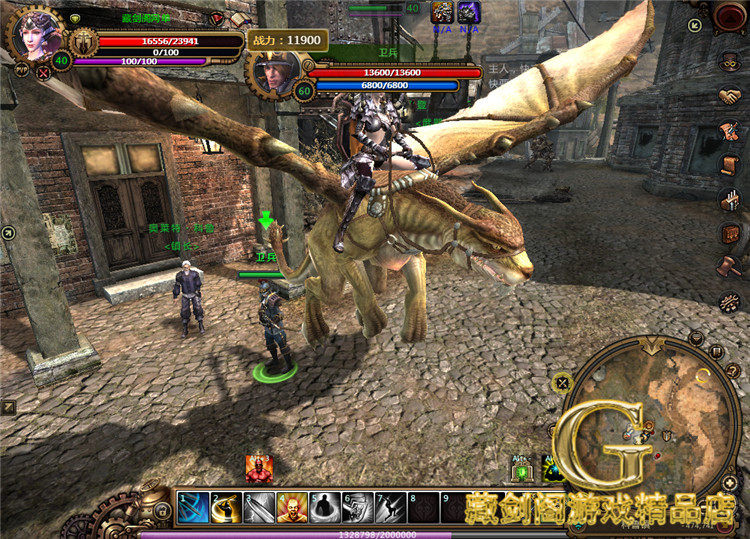This screenshot has width=750, height=539.
Task: Toggle the PVP mode badge by the portrait
Action: [x=20, y=70]
